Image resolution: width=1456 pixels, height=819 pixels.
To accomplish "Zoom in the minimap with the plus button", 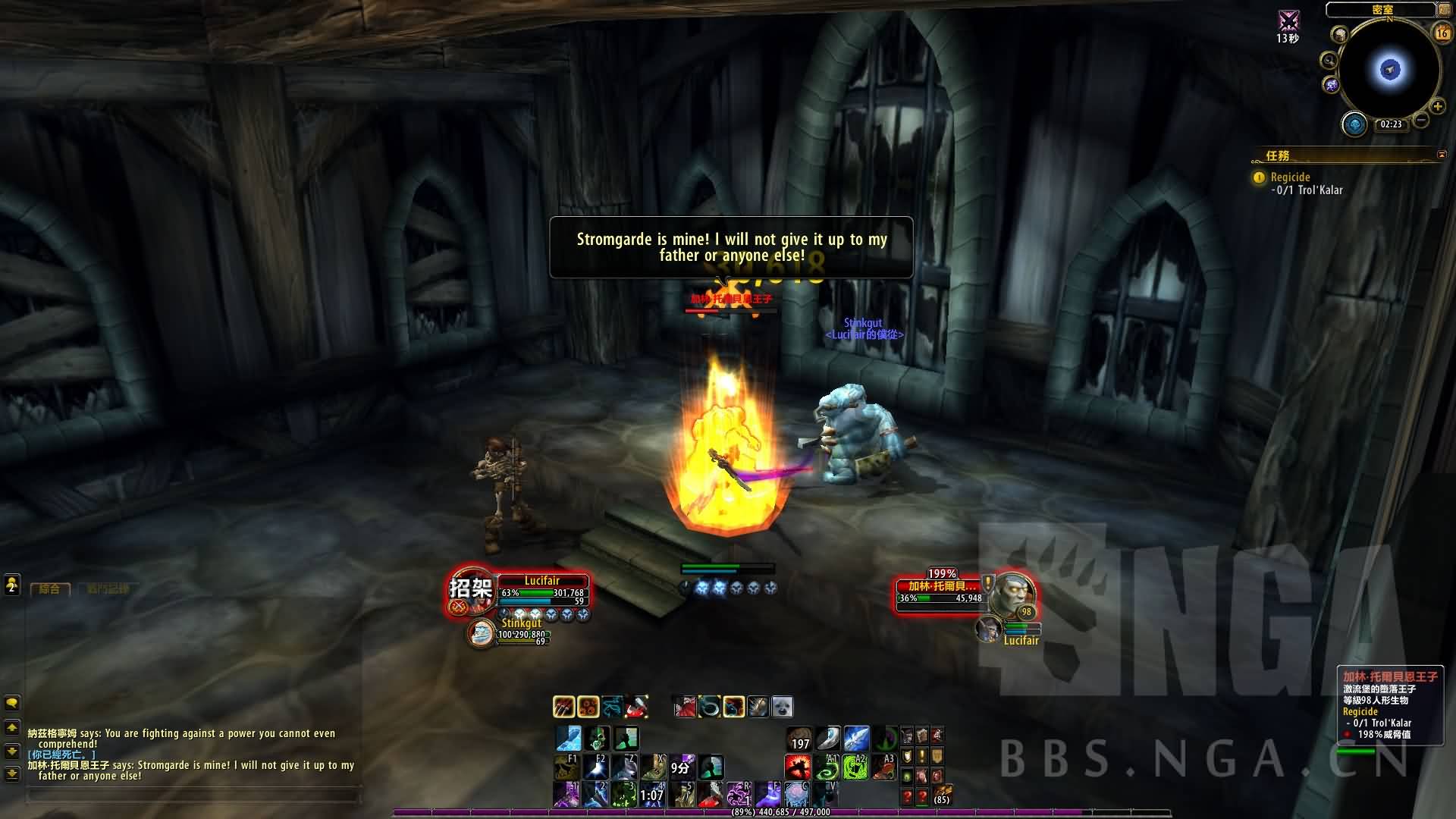I will [1437, 107].
